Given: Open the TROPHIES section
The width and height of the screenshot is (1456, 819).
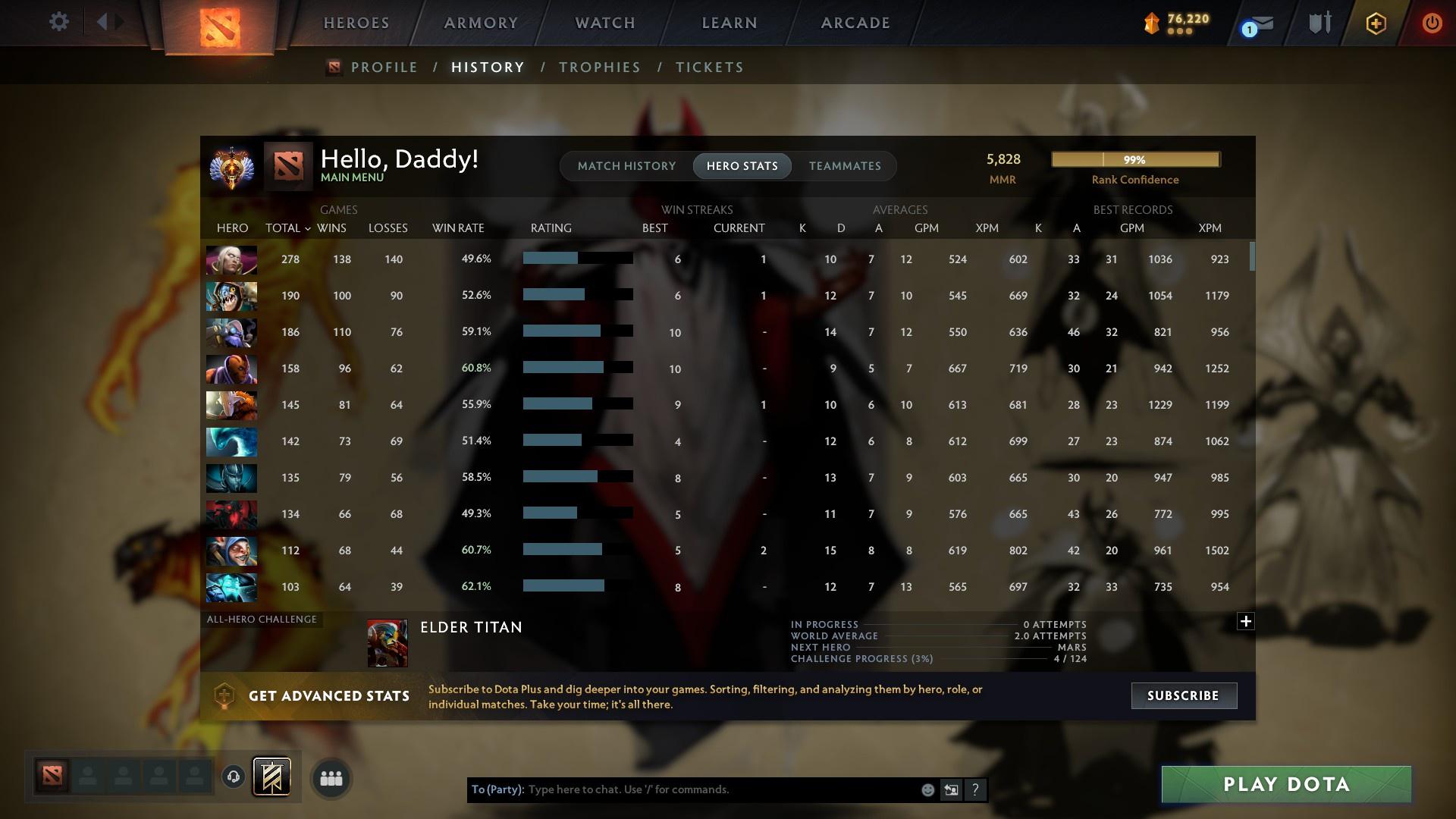Looking at the screenshot, I should coord(598,67).
